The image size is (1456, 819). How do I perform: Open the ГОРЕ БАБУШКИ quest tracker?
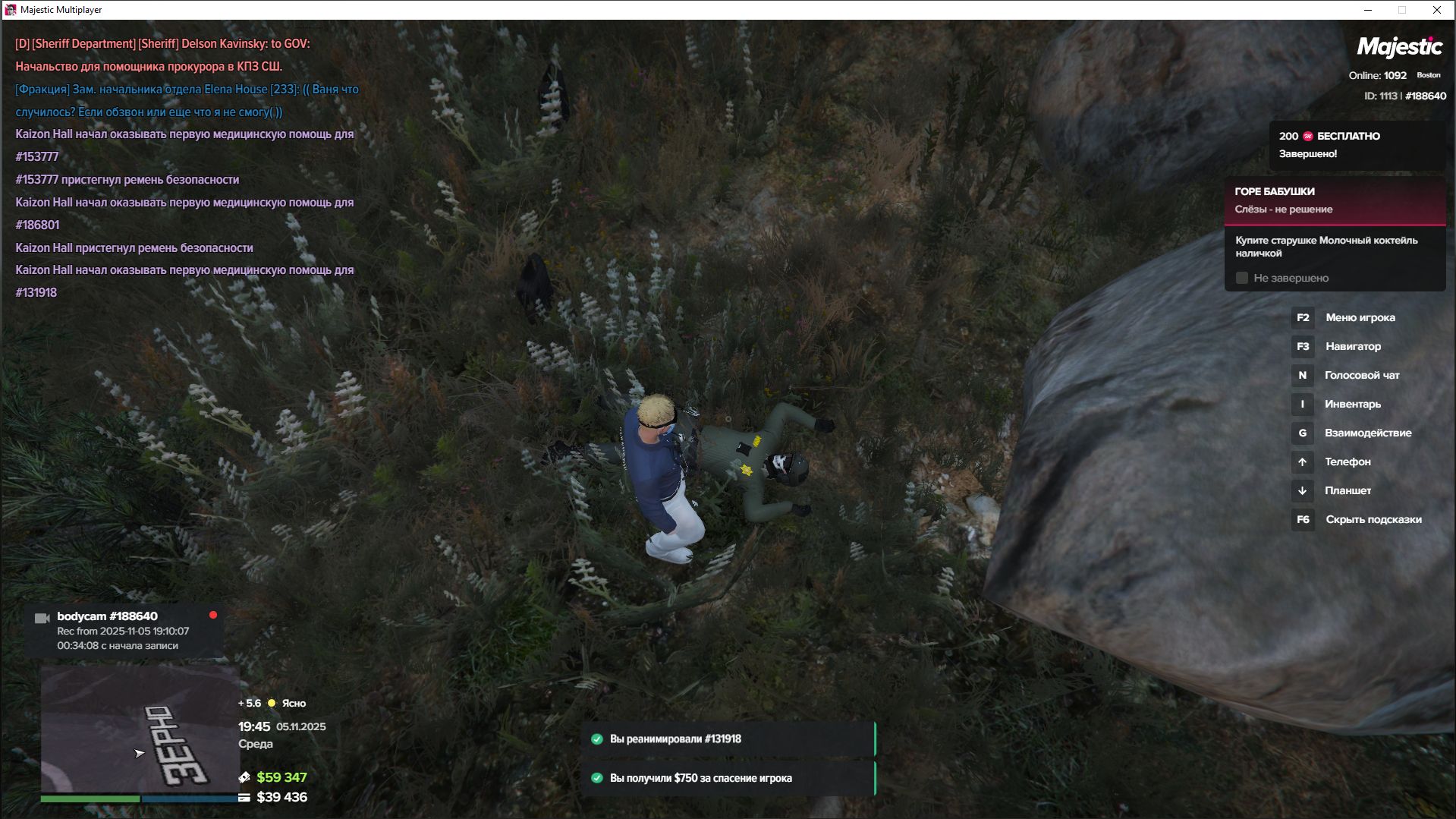[x=1335, y=200]
